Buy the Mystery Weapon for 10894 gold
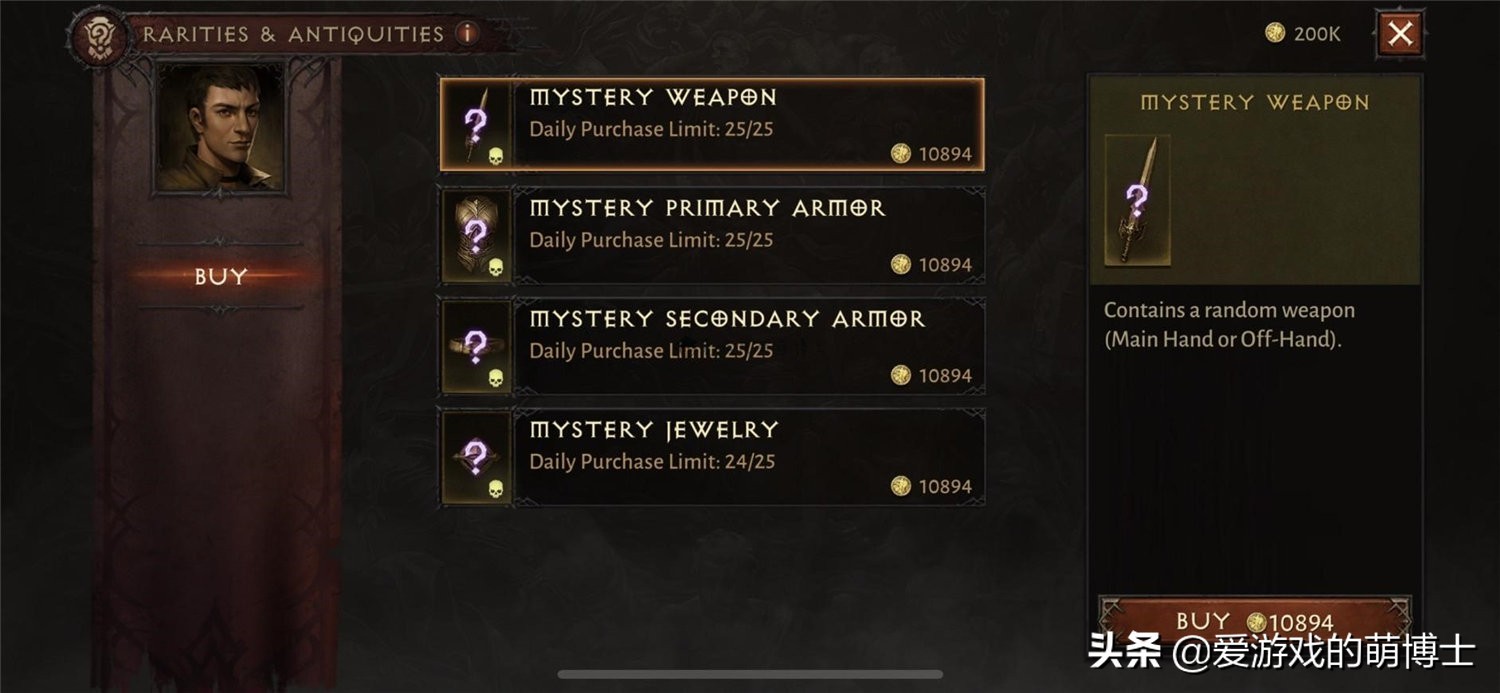The width and height of the screenshot is (1500, 693). click(1254, 620)
